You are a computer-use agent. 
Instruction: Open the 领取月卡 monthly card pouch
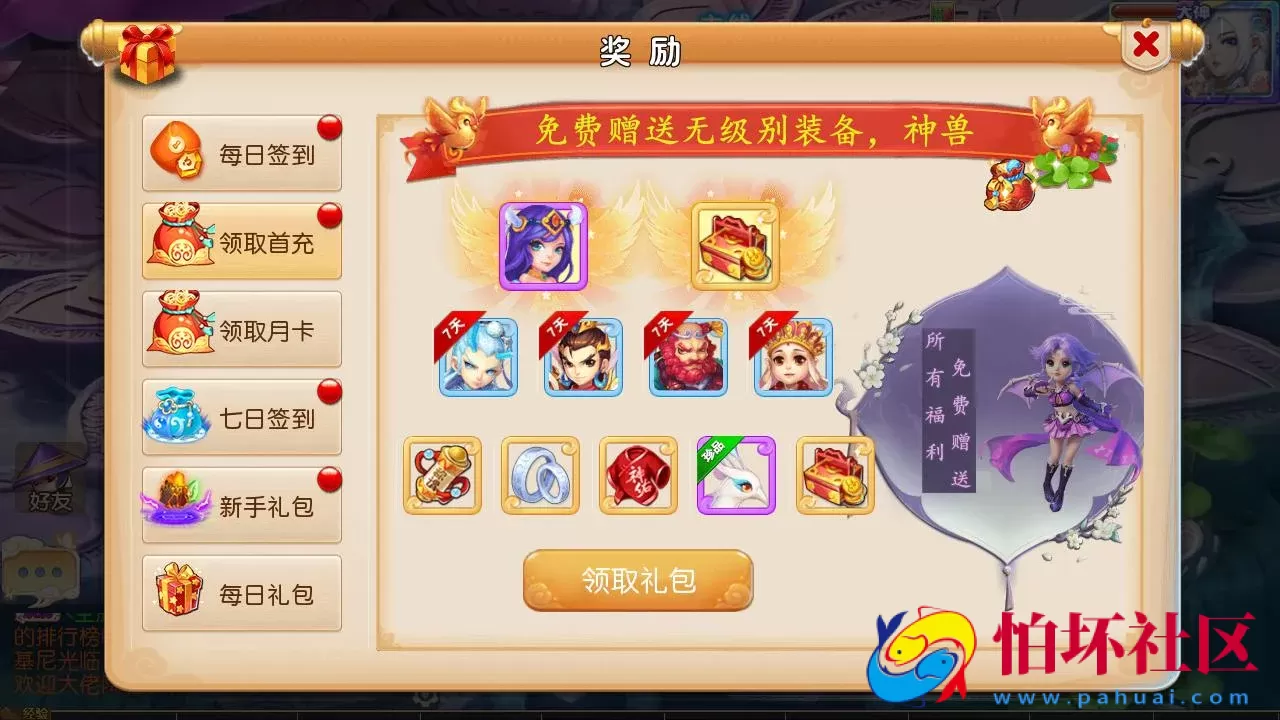[241, 328]
